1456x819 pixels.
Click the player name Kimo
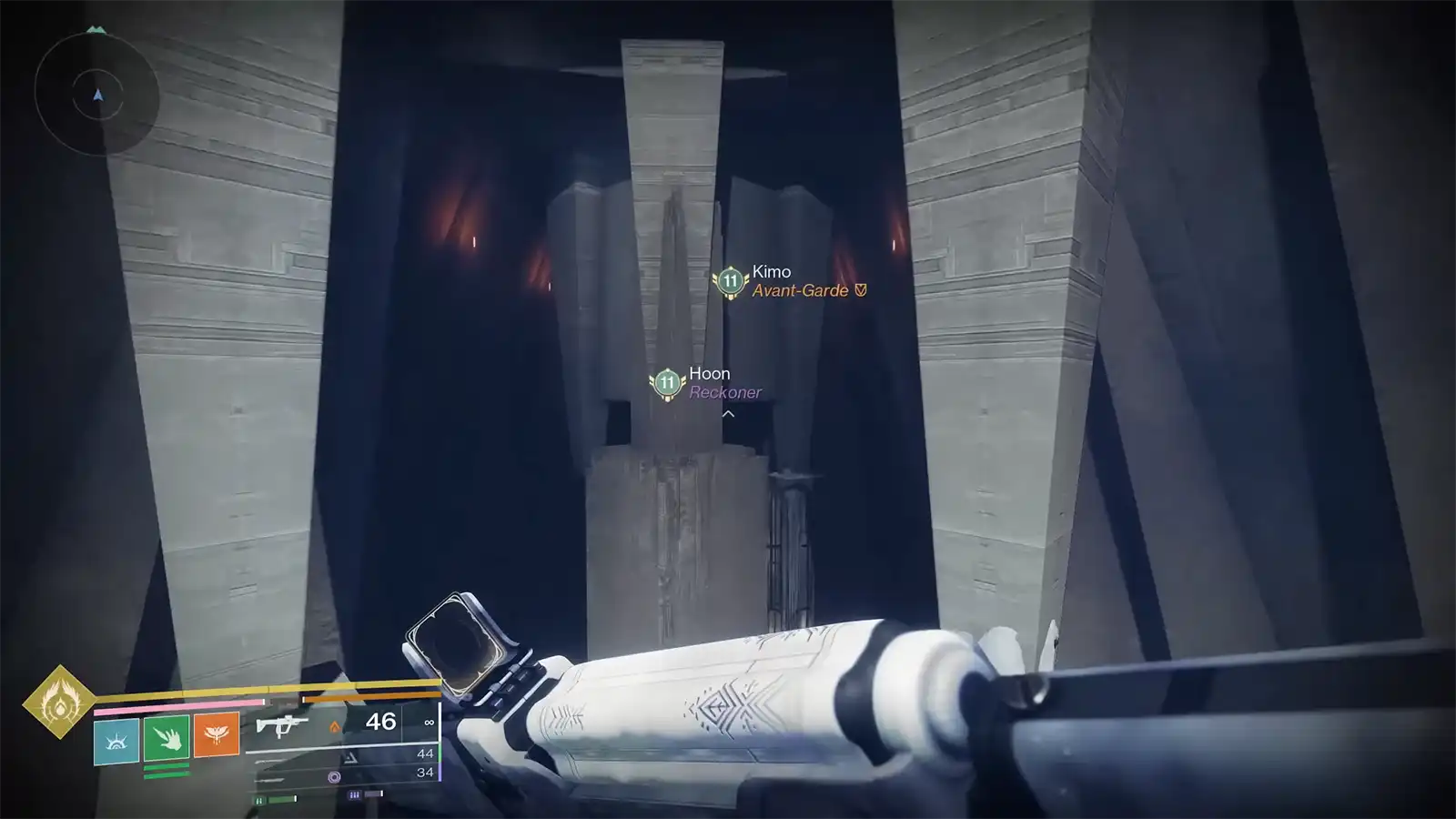pos(770,271)
